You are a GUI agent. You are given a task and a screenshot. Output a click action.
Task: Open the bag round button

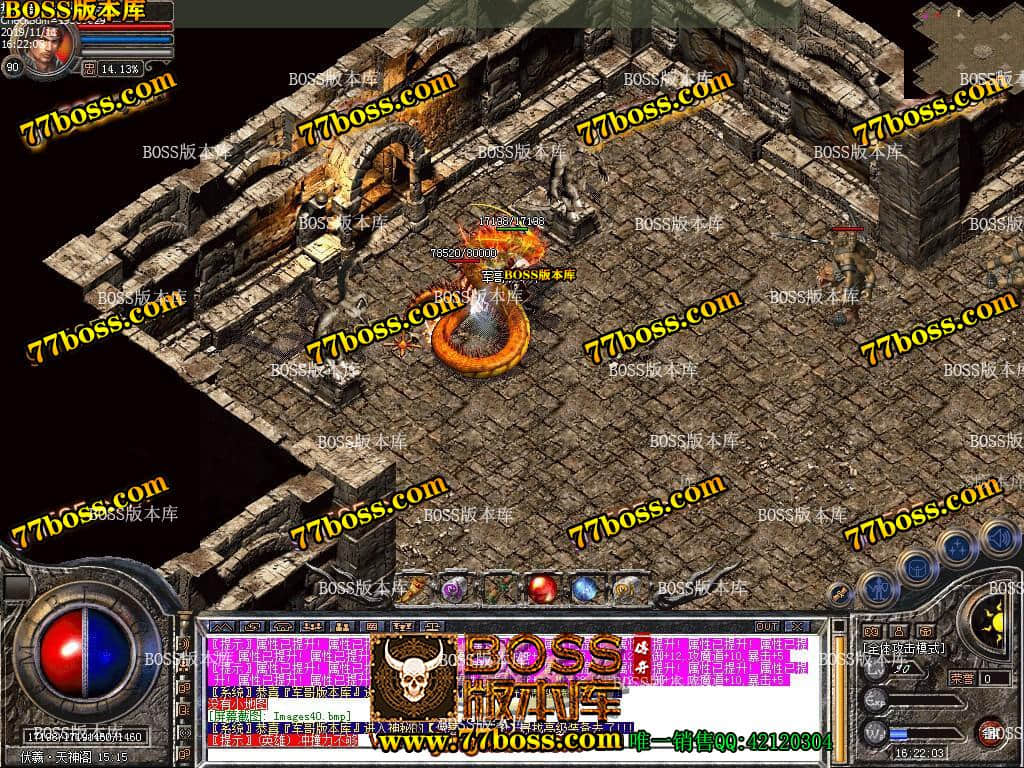(x=916, y=566)
